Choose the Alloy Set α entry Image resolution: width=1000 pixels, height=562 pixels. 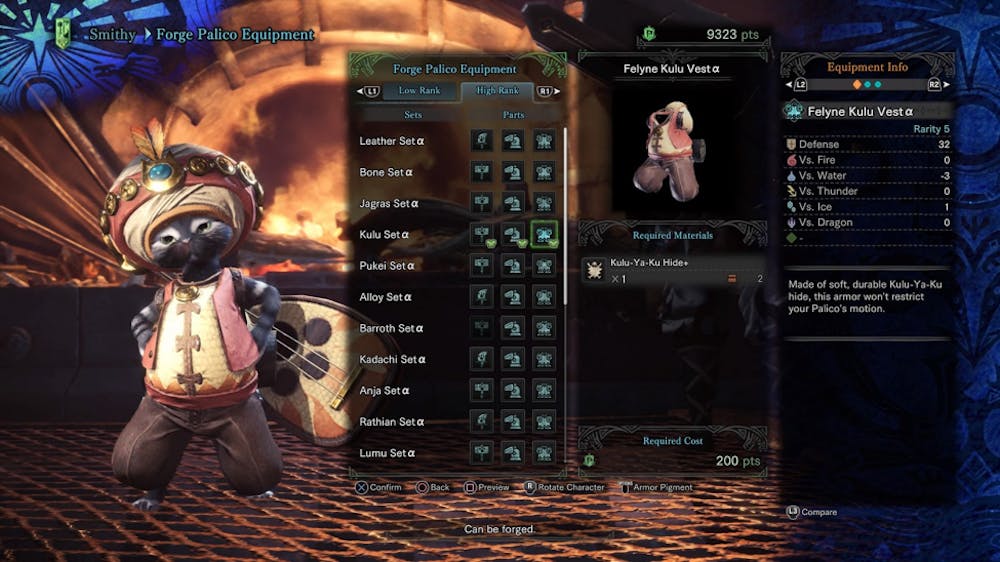(386, 297)
